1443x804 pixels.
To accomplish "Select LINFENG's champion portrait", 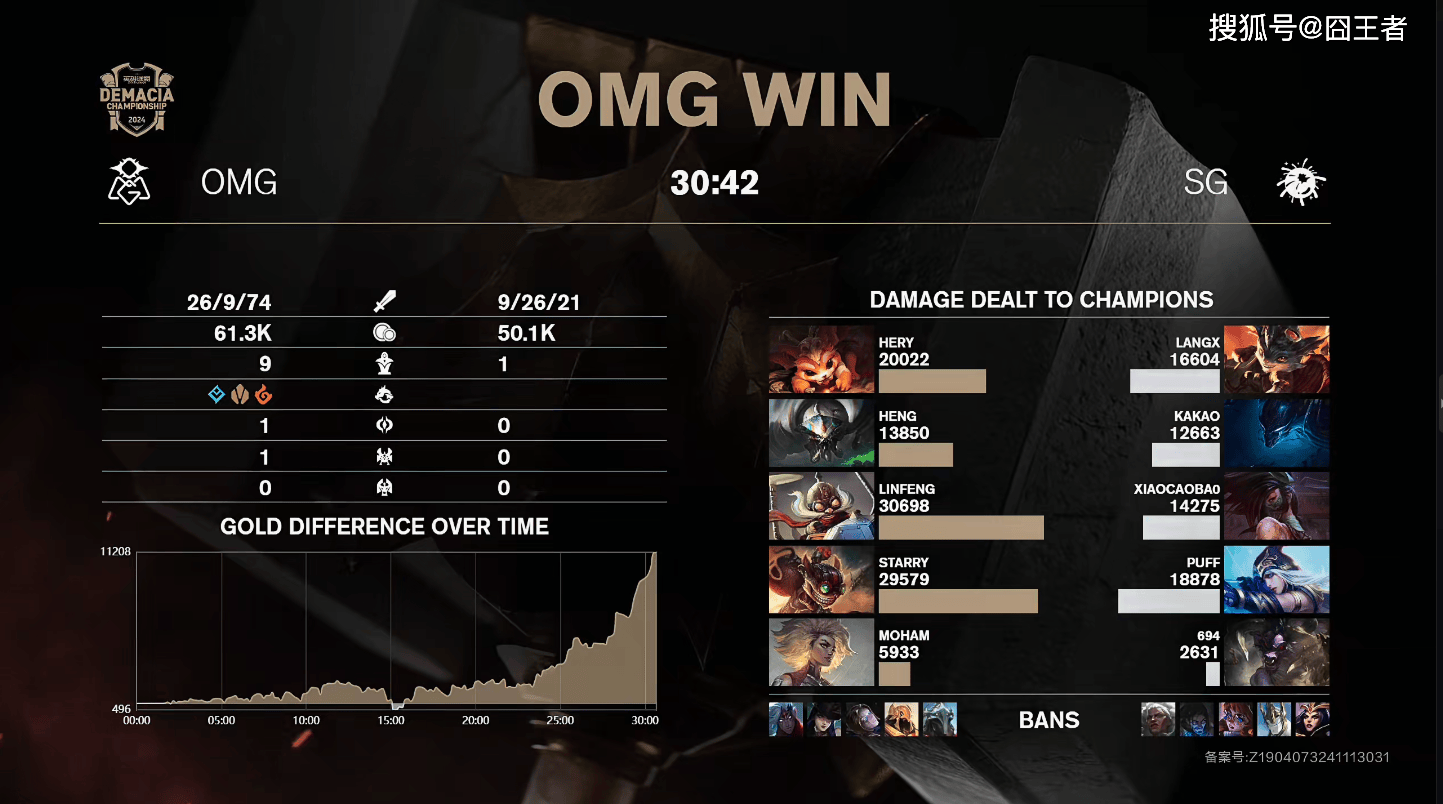I will coord(807,506).
